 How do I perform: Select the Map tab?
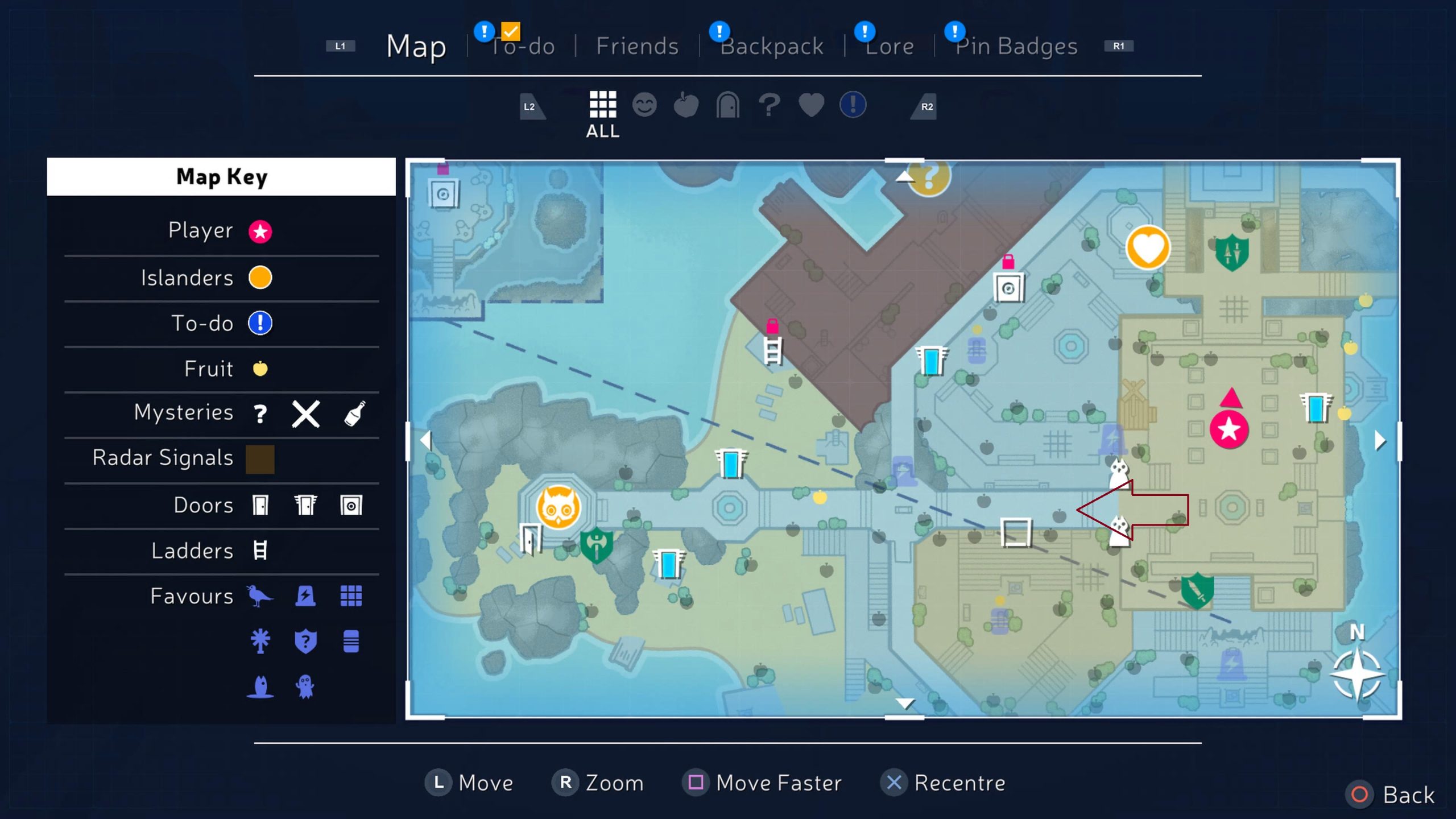pyautogui.click(x=416, y=46)
